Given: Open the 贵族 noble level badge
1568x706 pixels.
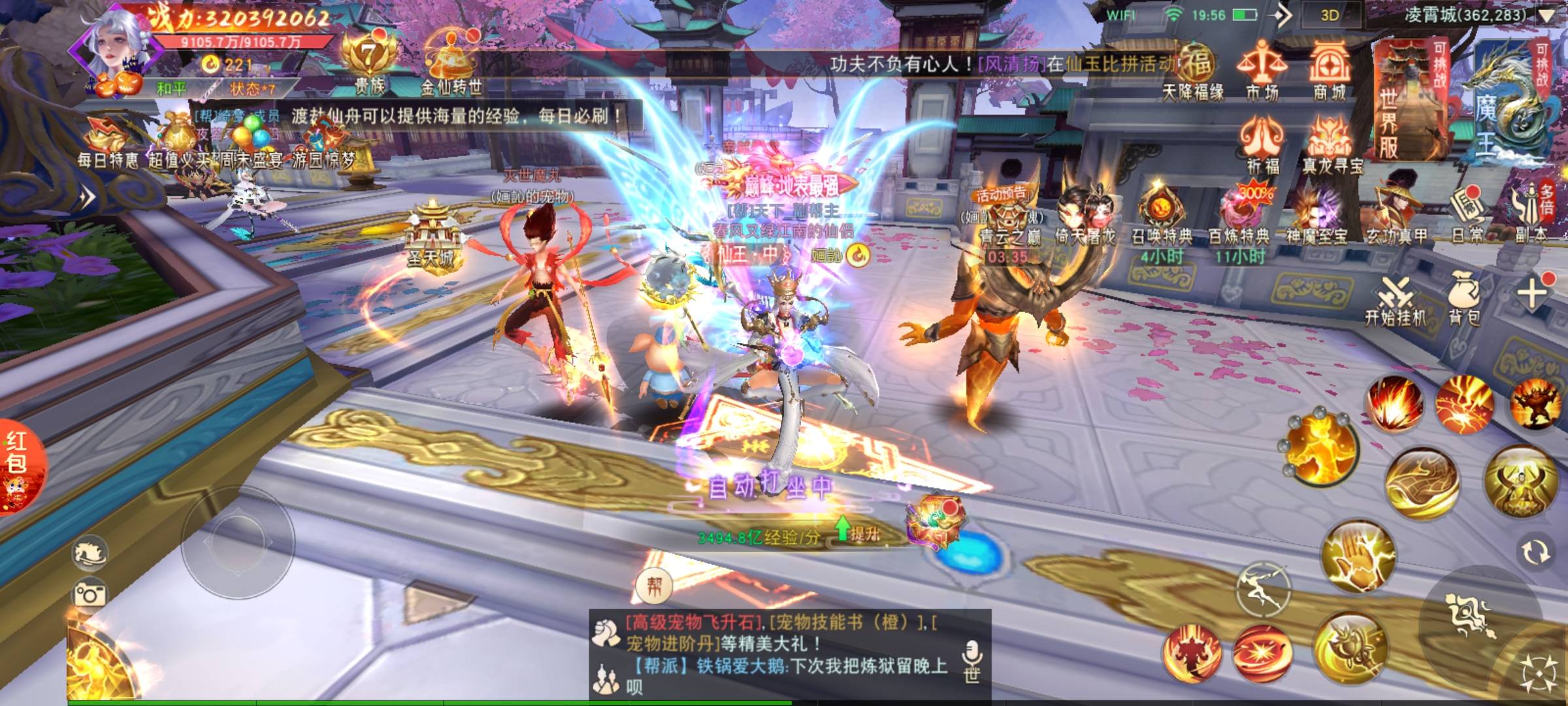Looking at the screenshot, I should coord(370,62).
